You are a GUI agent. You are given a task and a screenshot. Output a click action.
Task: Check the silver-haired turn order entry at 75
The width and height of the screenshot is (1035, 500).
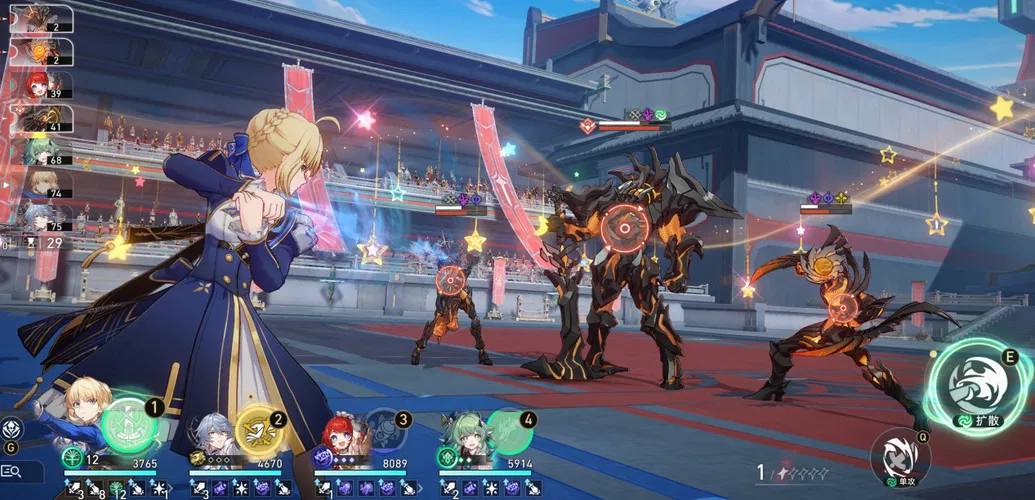(39, 217)
